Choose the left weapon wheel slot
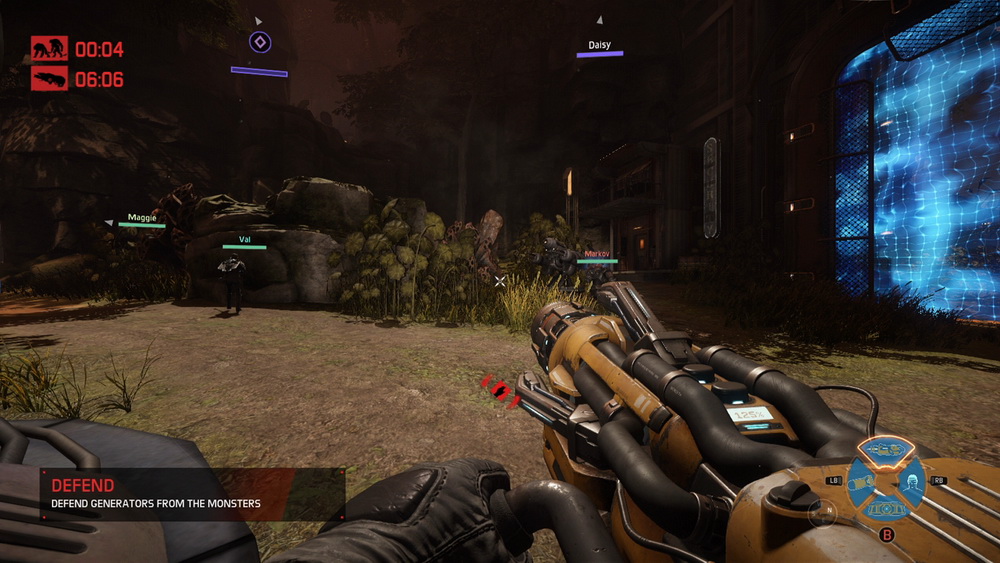1000x563 pixels. pos(858,484)
